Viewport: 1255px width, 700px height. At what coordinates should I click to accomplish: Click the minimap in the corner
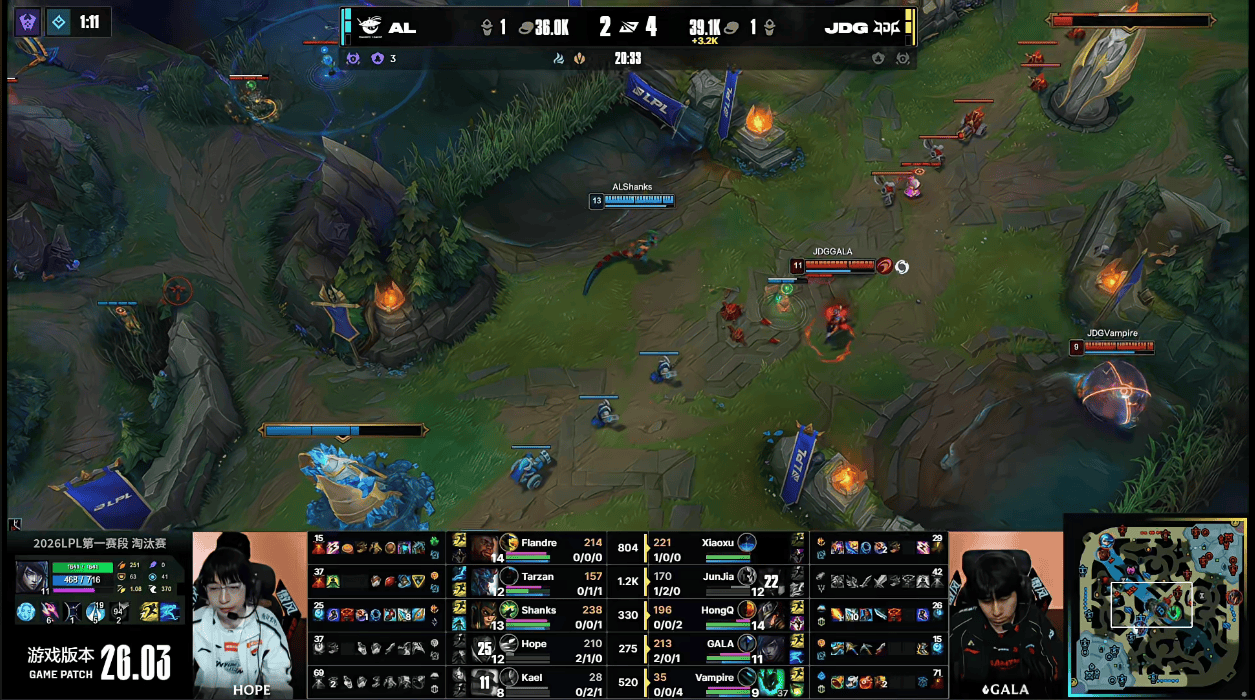click(x=1157, y=605)
